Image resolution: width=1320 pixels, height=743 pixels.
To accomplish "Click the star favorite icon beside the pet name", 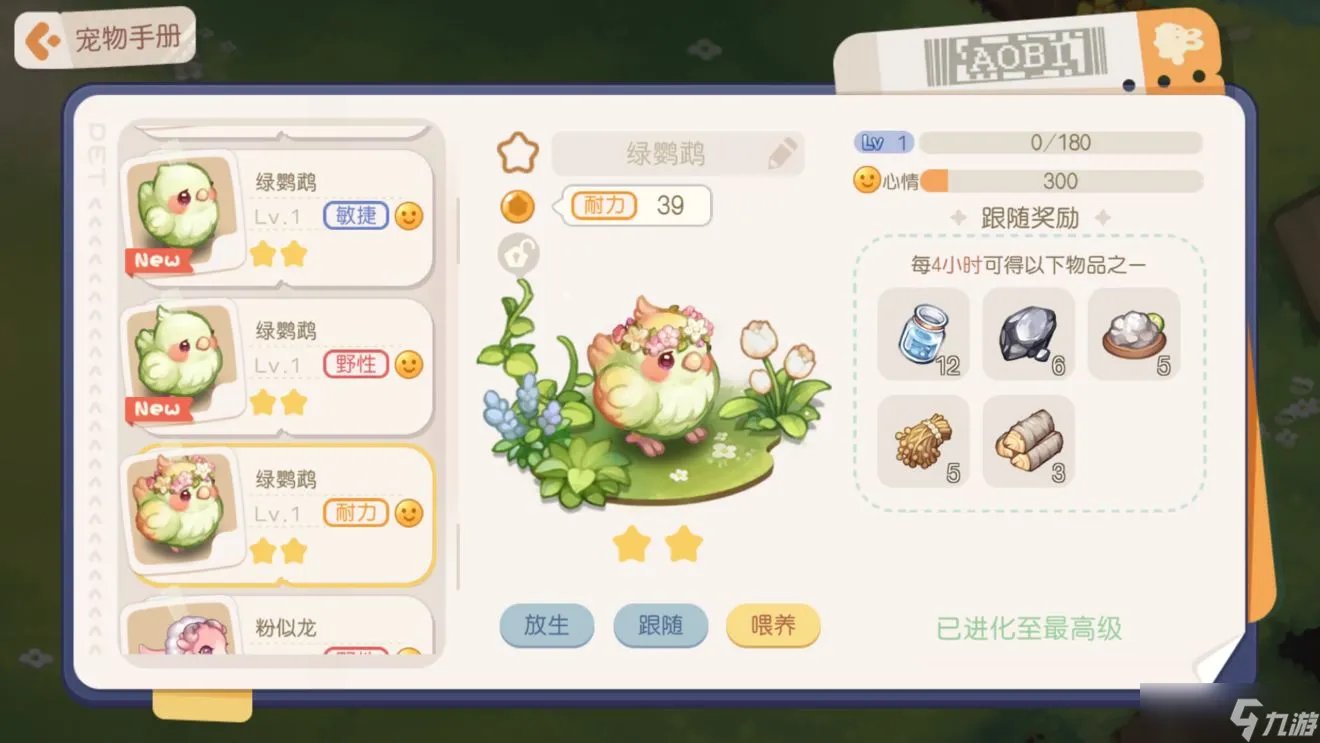I will tap(518, 152).
